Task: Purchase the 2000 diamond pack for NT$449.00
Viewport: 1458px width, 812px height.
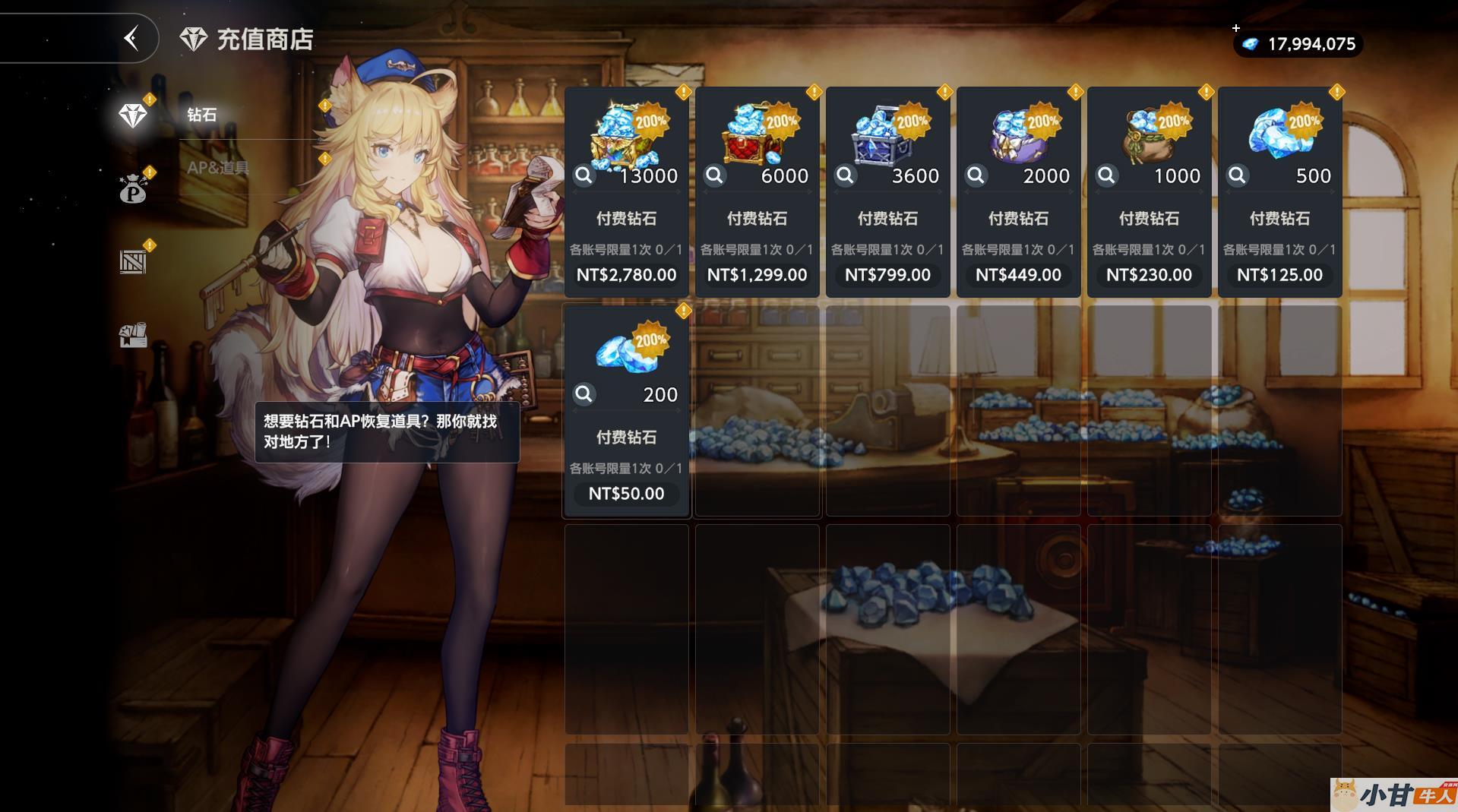Action: (x=1018, y=275)
